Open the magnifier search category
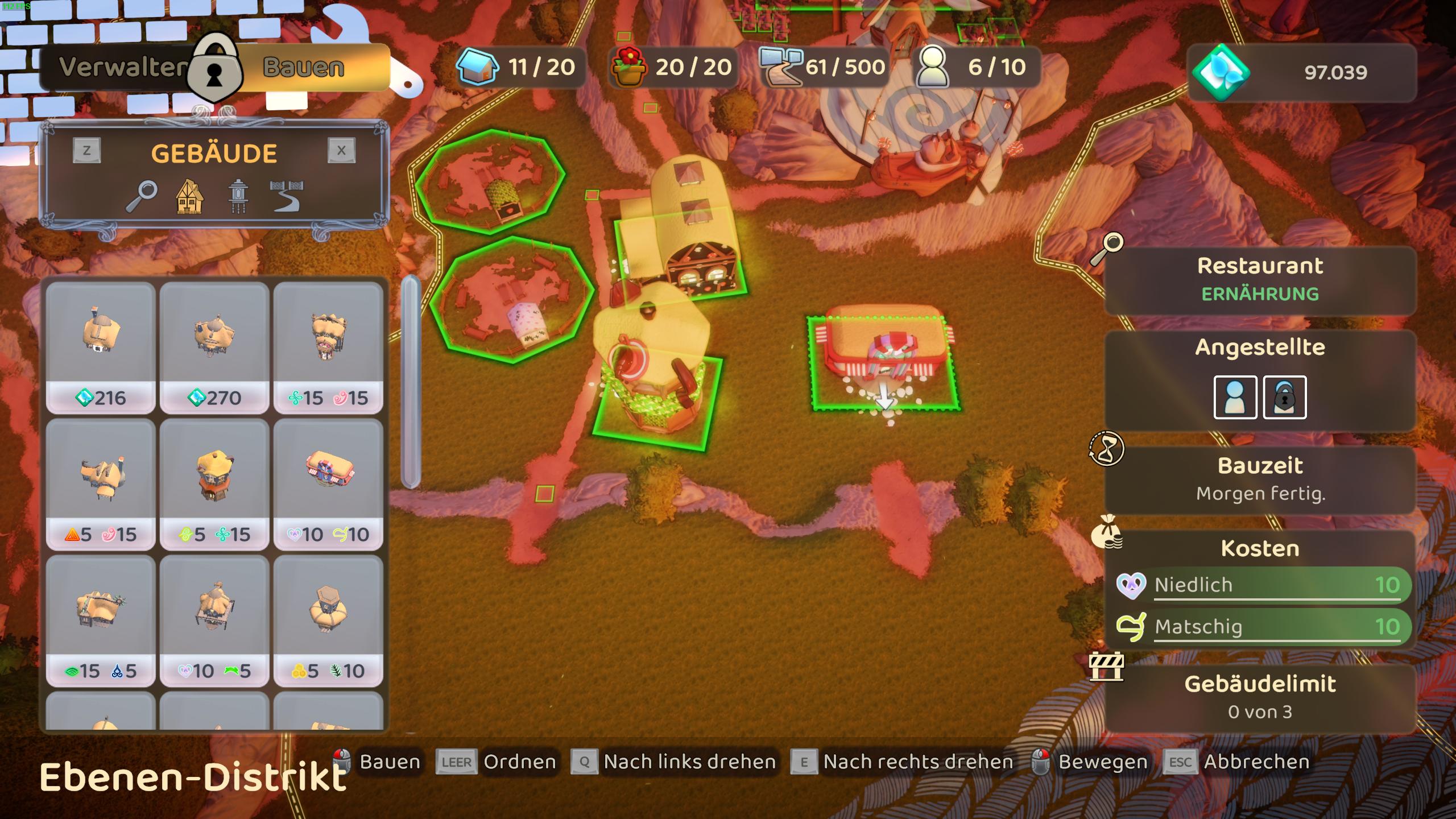The height and width of the screenshot is (819, 1456). click(141, 196)
